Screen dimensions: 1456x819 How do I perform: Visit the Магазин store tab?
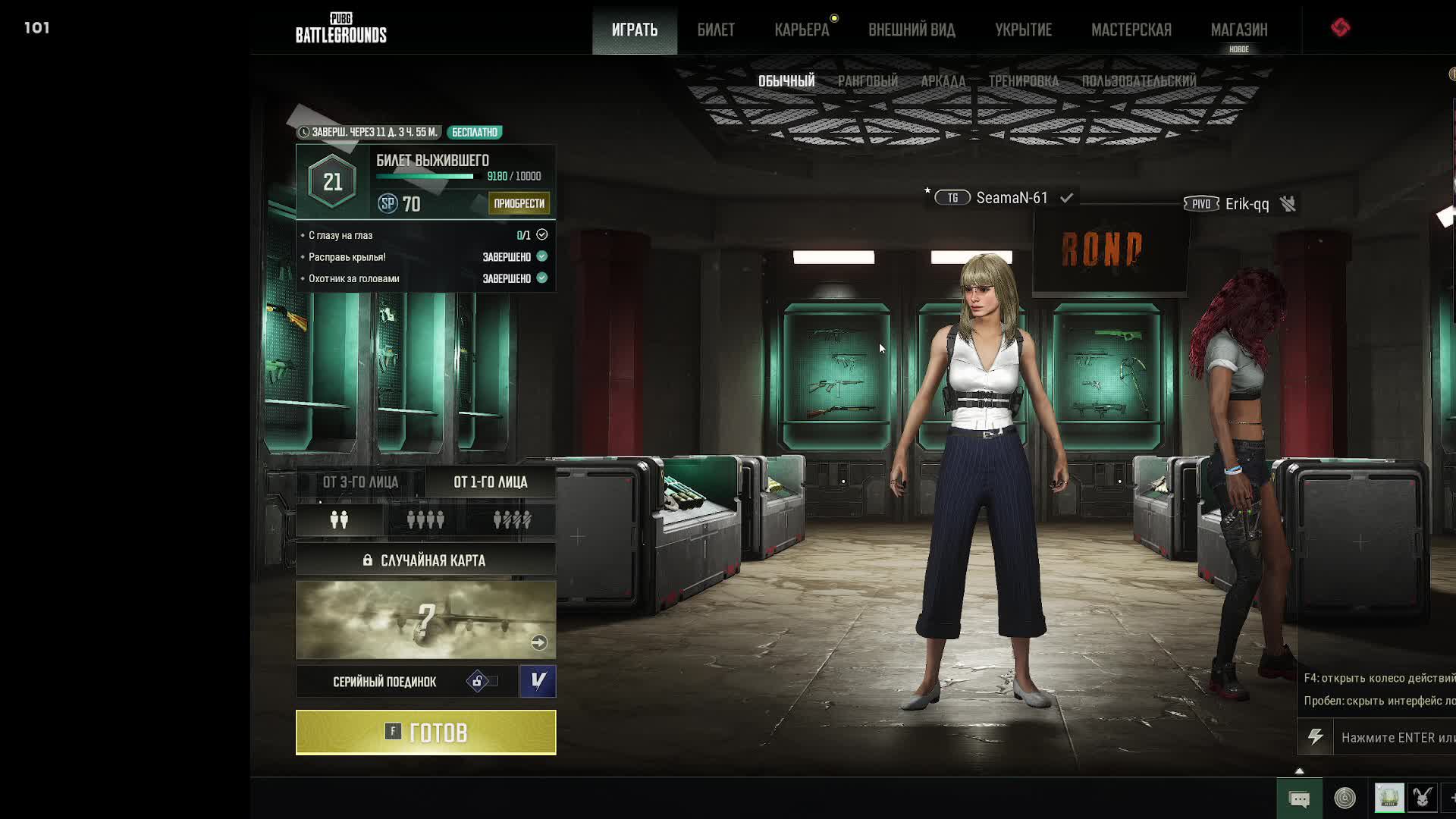(x=1238, y=30)
